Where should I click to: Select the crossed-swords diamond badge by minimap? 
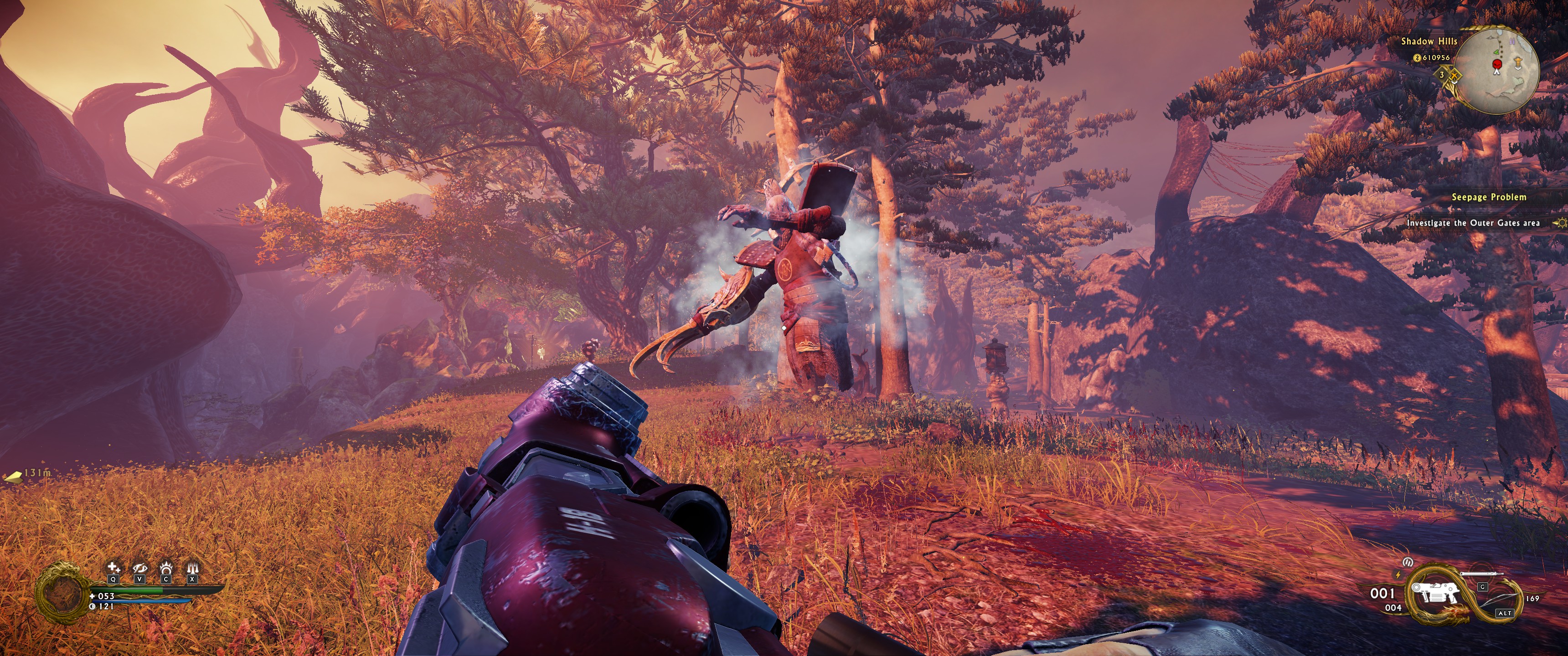coord(1453,75)
